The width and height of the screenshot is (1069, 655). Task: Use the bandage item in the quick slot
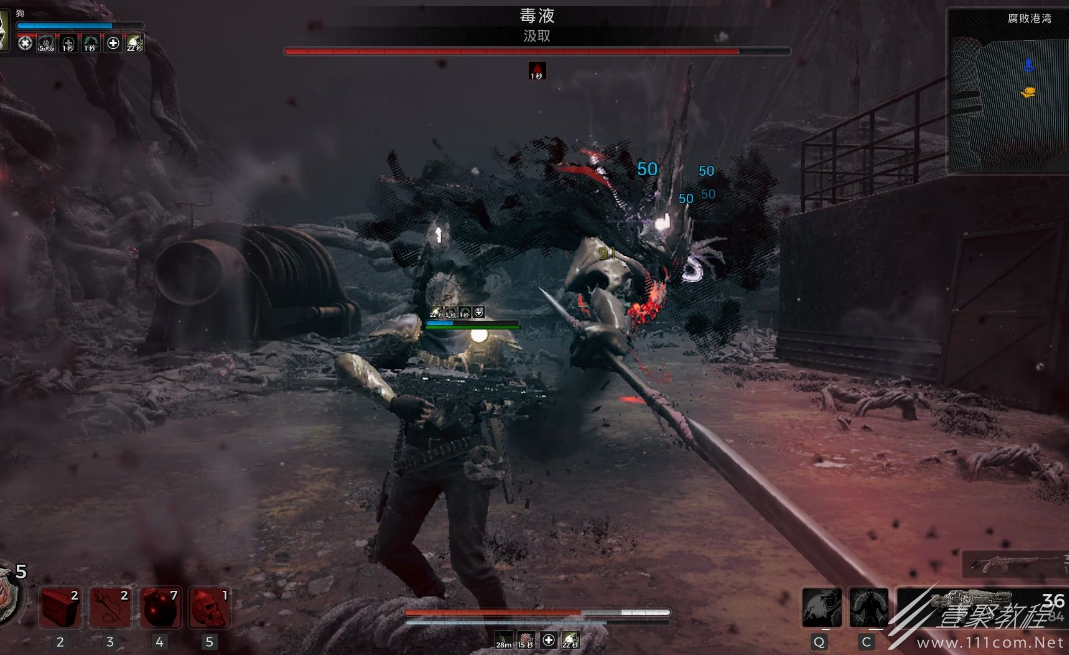point(110,607)
